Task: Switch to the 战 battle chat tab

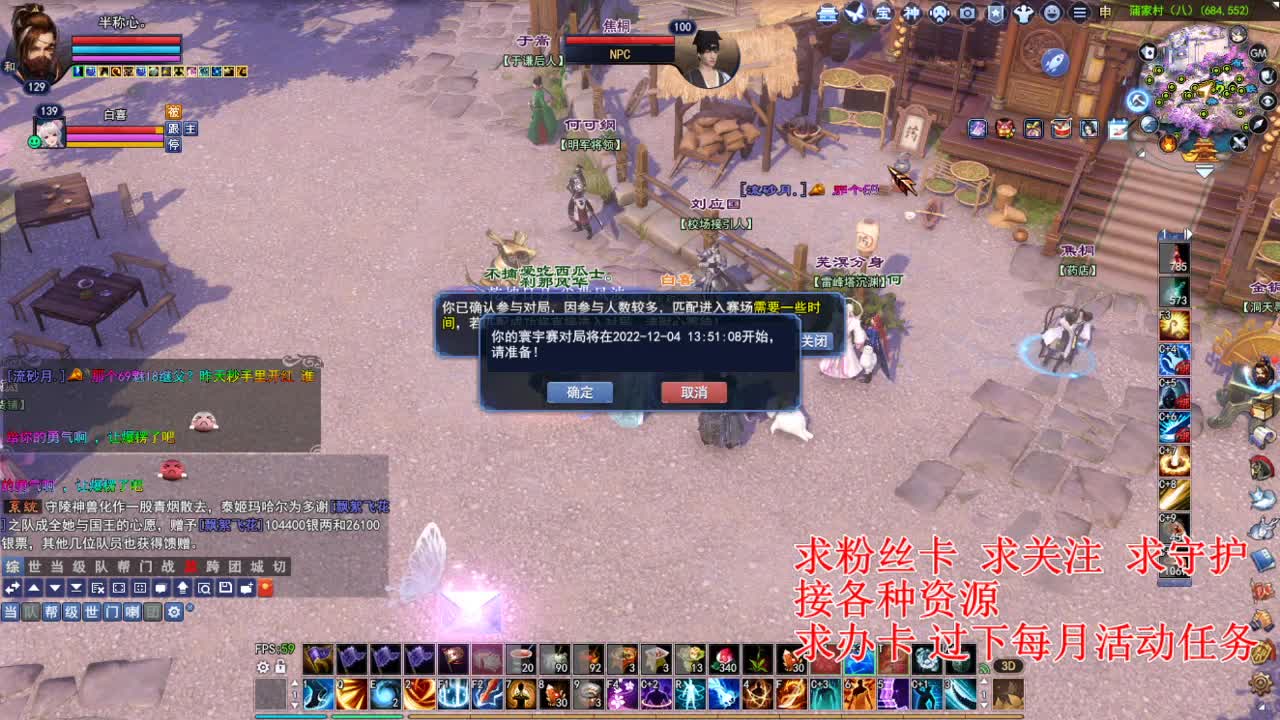Action: (166, 565)
